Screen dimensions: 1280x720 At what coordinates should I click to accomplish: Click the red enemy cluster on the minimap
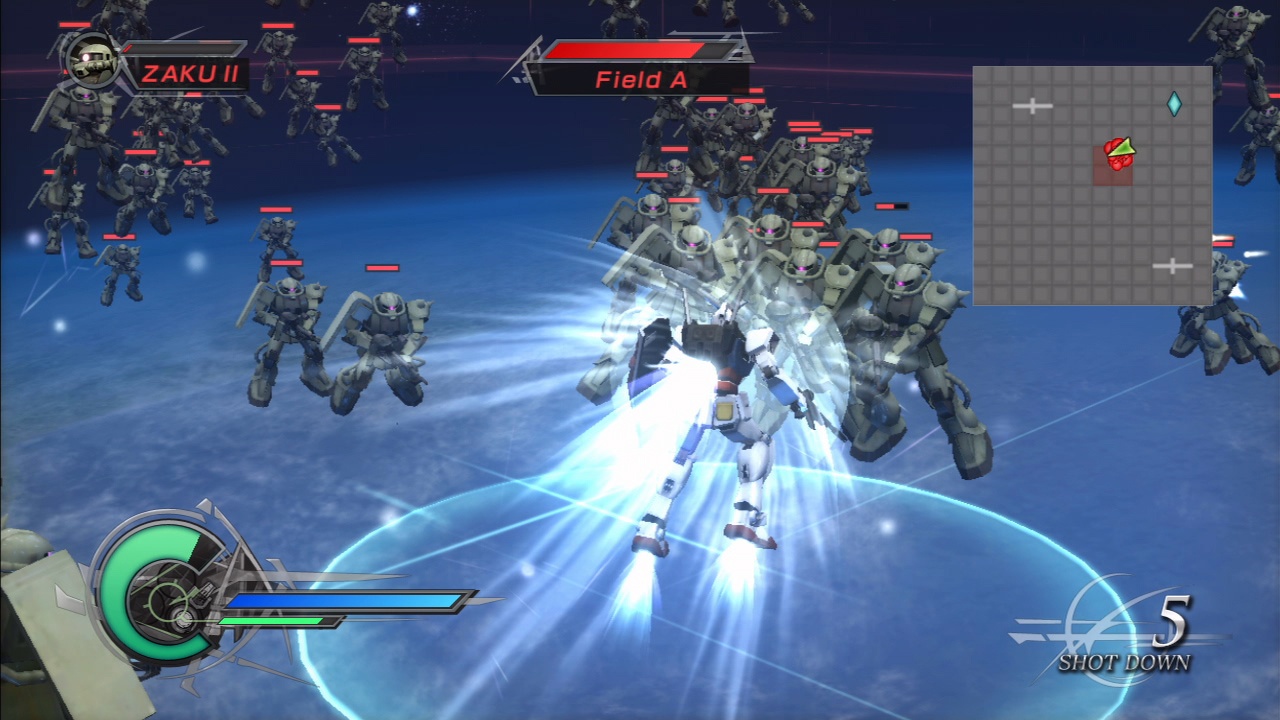click(x=1115, y=158)
